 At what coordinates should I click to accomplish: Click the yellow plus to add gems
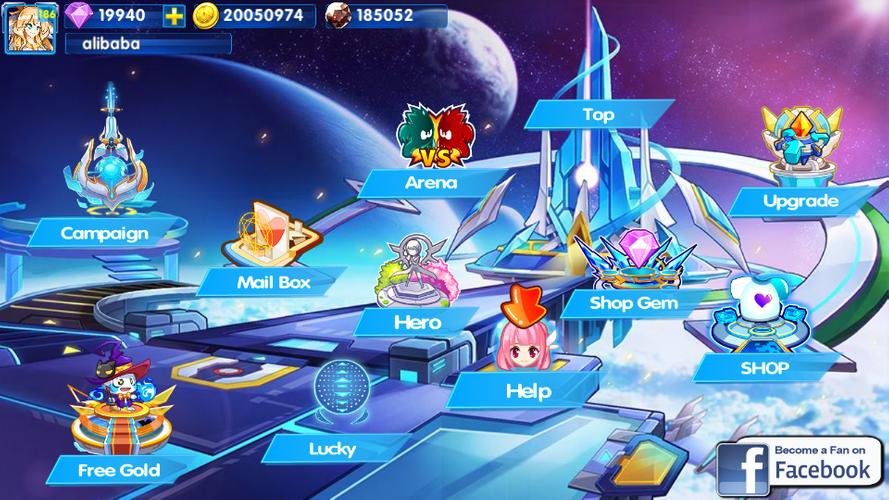(x=175, y=15)
